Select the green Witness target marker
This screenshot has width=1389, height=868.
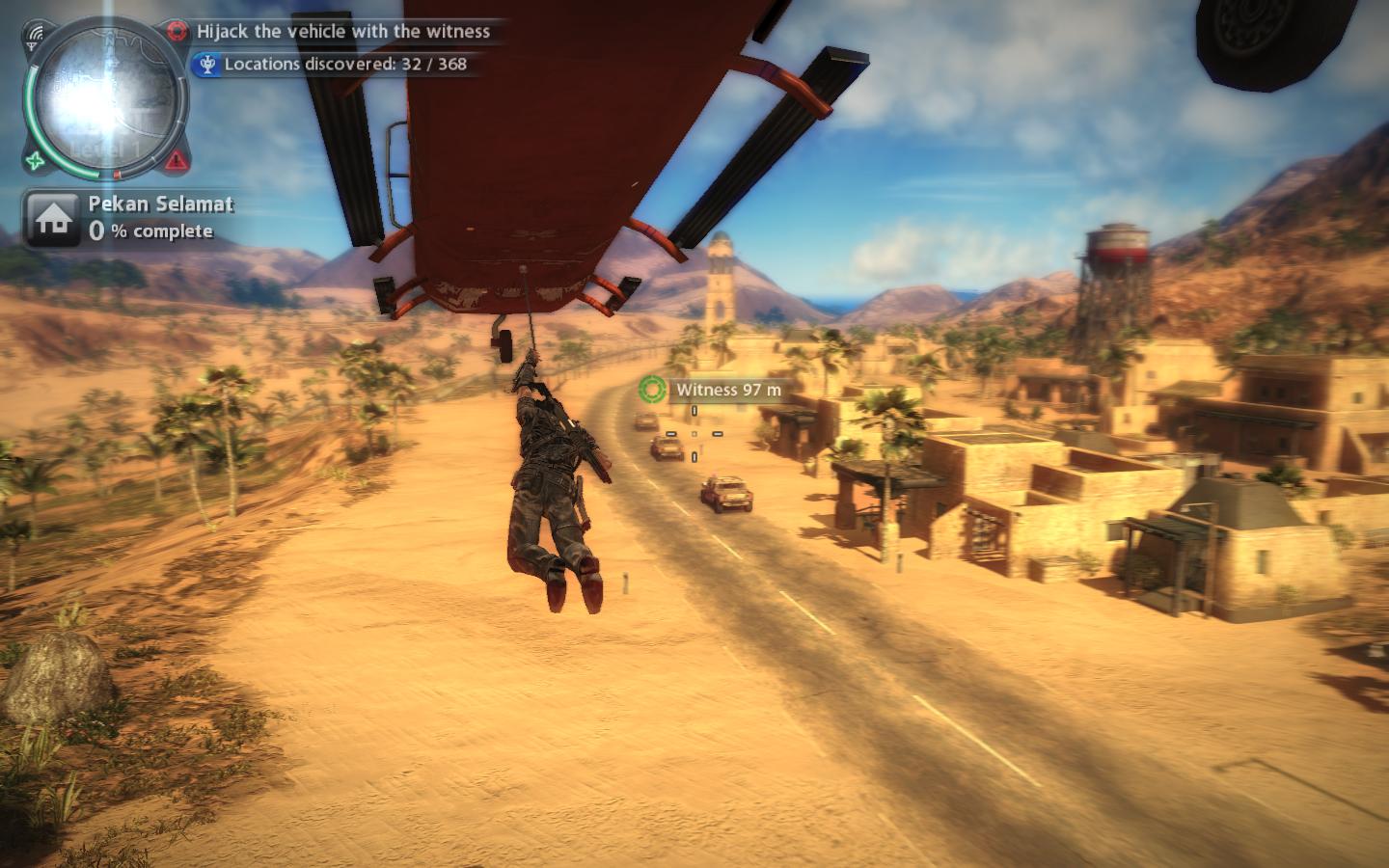tap(652, 389)
